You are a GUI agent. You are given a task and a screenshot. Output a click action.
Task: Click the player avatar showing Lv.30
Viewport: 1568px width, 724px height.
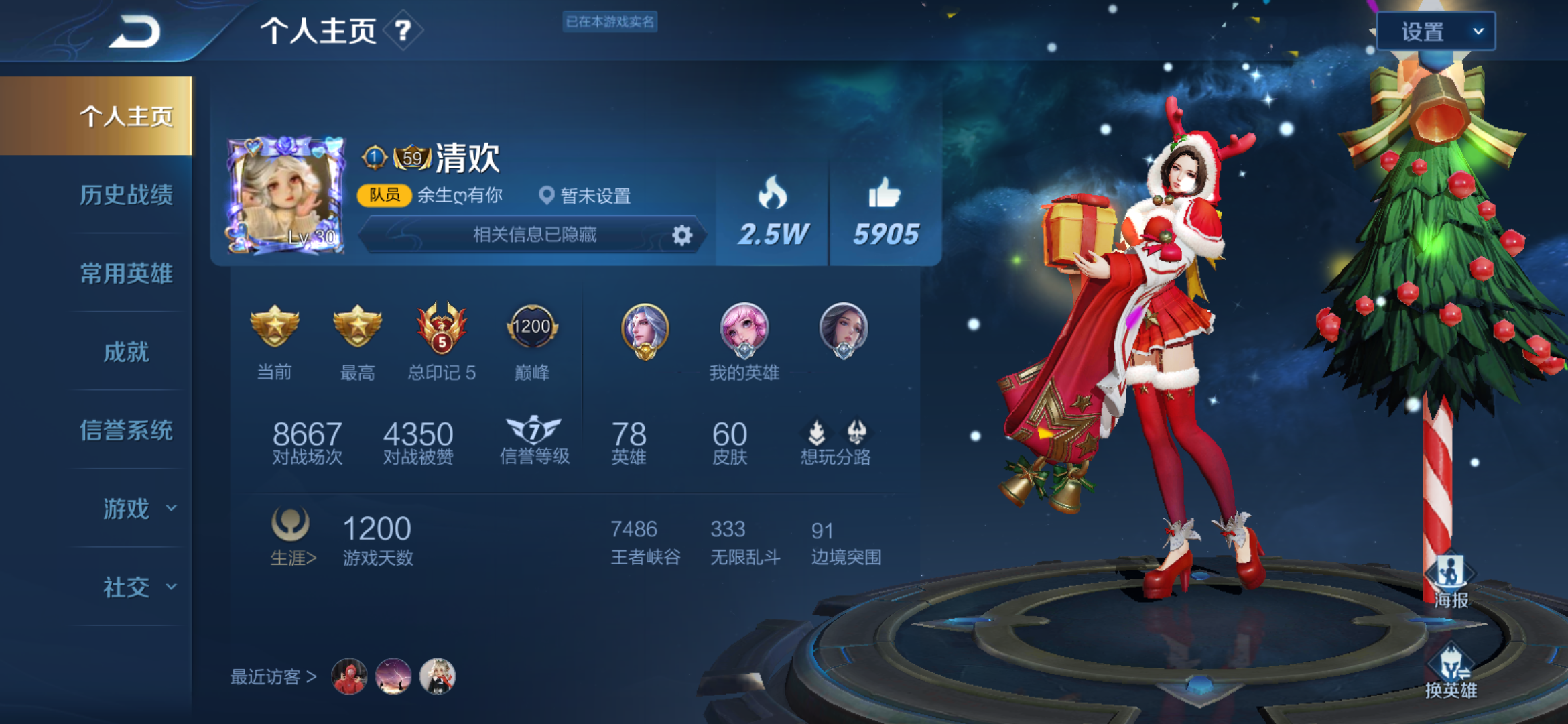[x=287, y=193]
